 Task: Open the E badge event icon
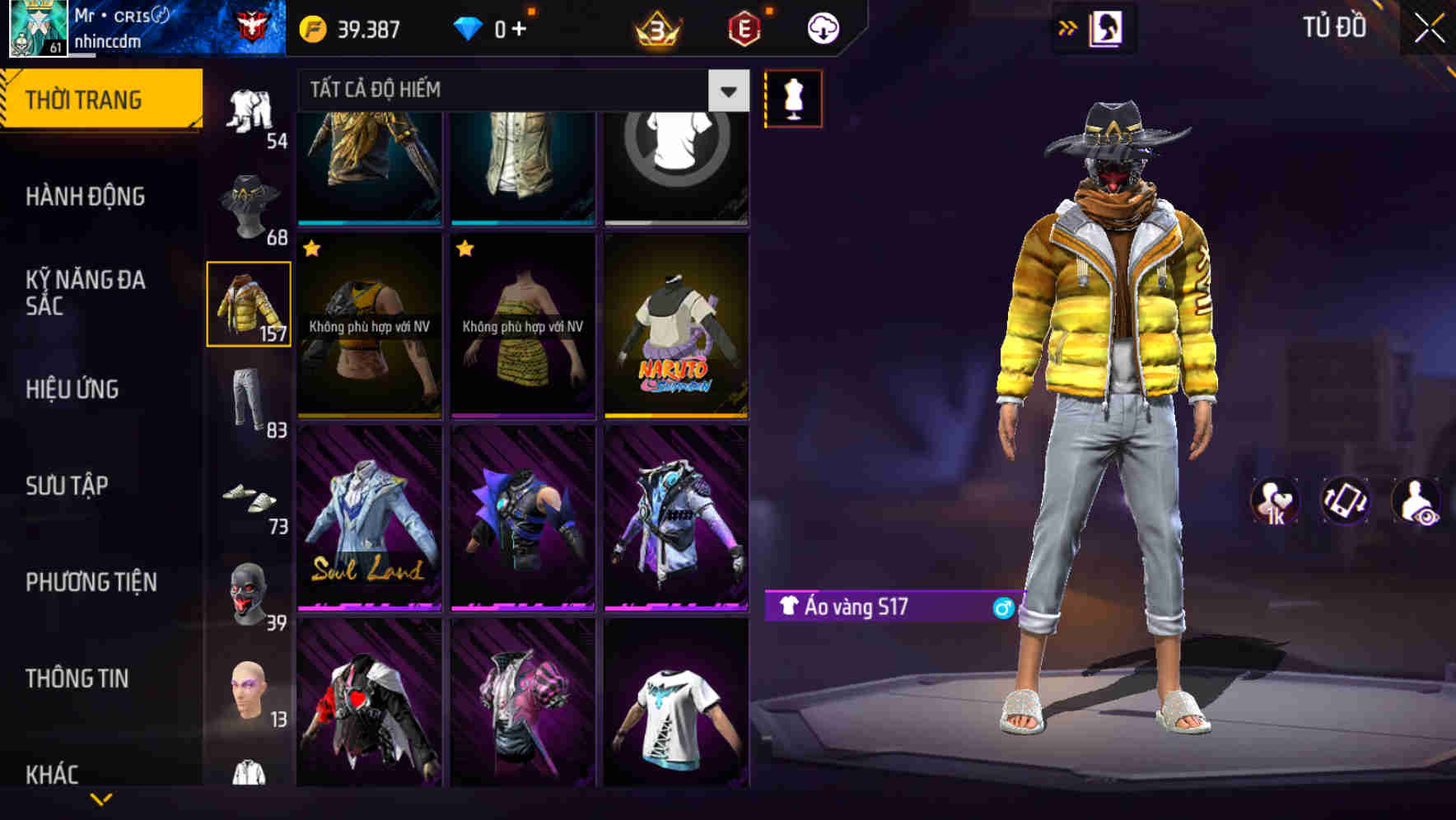(741, 27)
